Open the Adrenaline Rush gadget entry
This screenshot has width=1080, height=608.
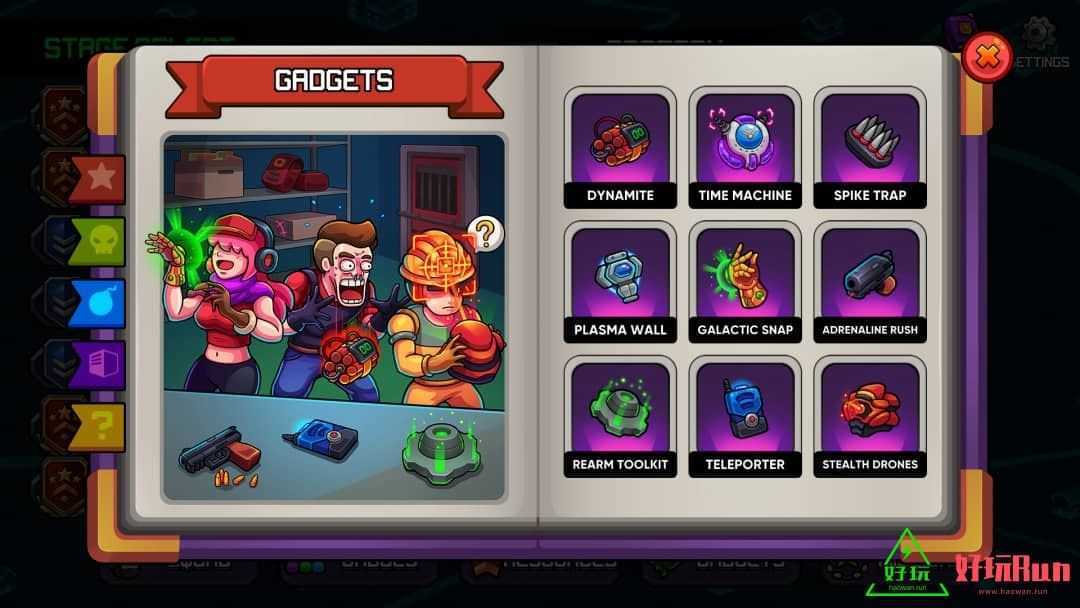[x=870, y=282]
